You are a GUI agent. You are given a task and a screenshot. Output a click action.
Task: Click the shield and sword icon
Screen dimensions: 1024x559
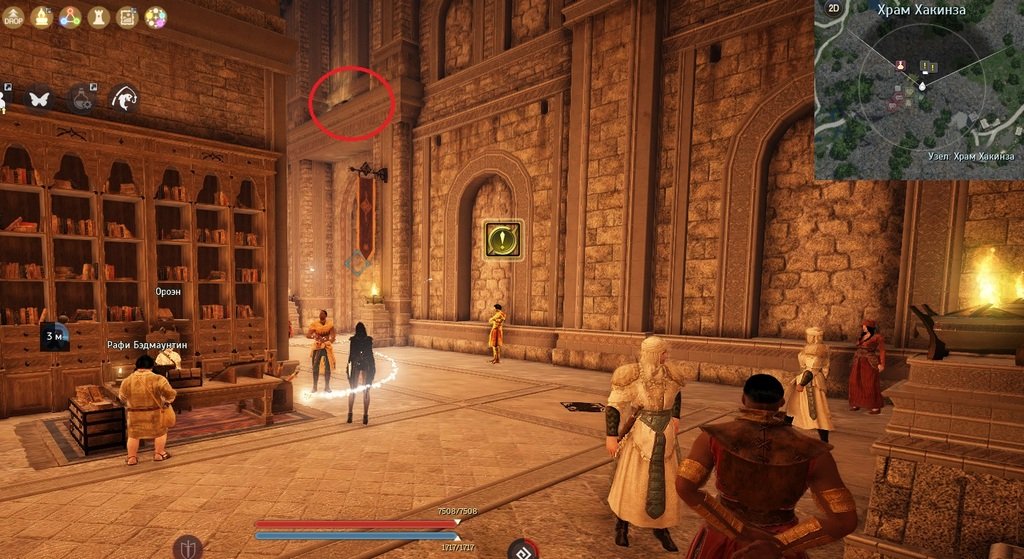pos(187,546)
